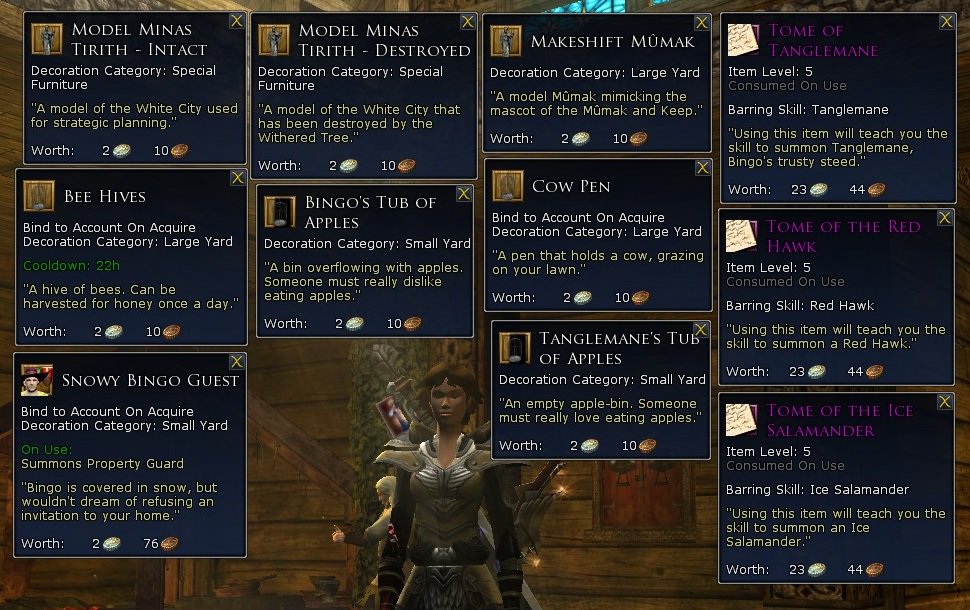The height and width of the screenshot is (610, 970).
Task: Close the Tome of the Red Hawk tooltip
Action: pyautogui.click(x=945, y=217)
